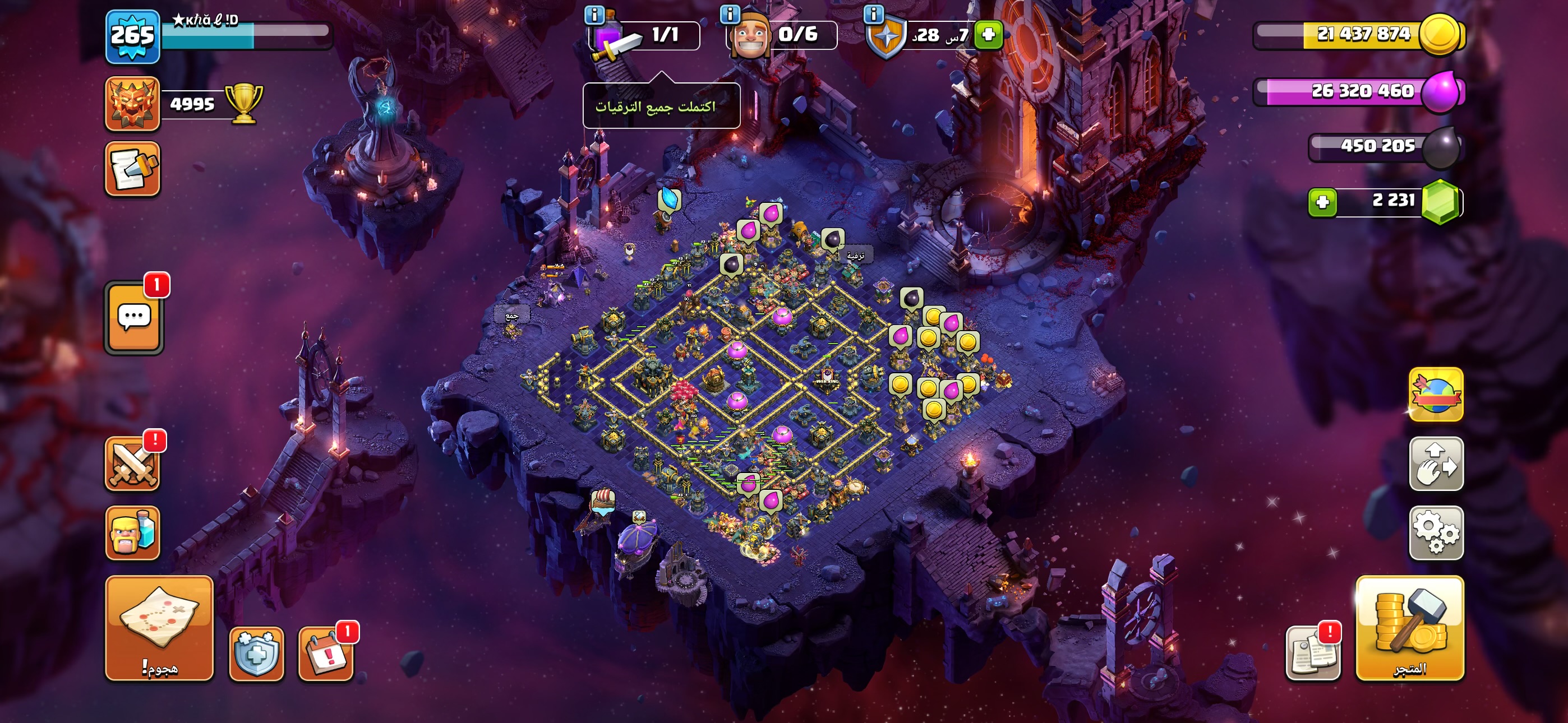
Task: Open the army training barbarian button
Action: pos(132,532)
